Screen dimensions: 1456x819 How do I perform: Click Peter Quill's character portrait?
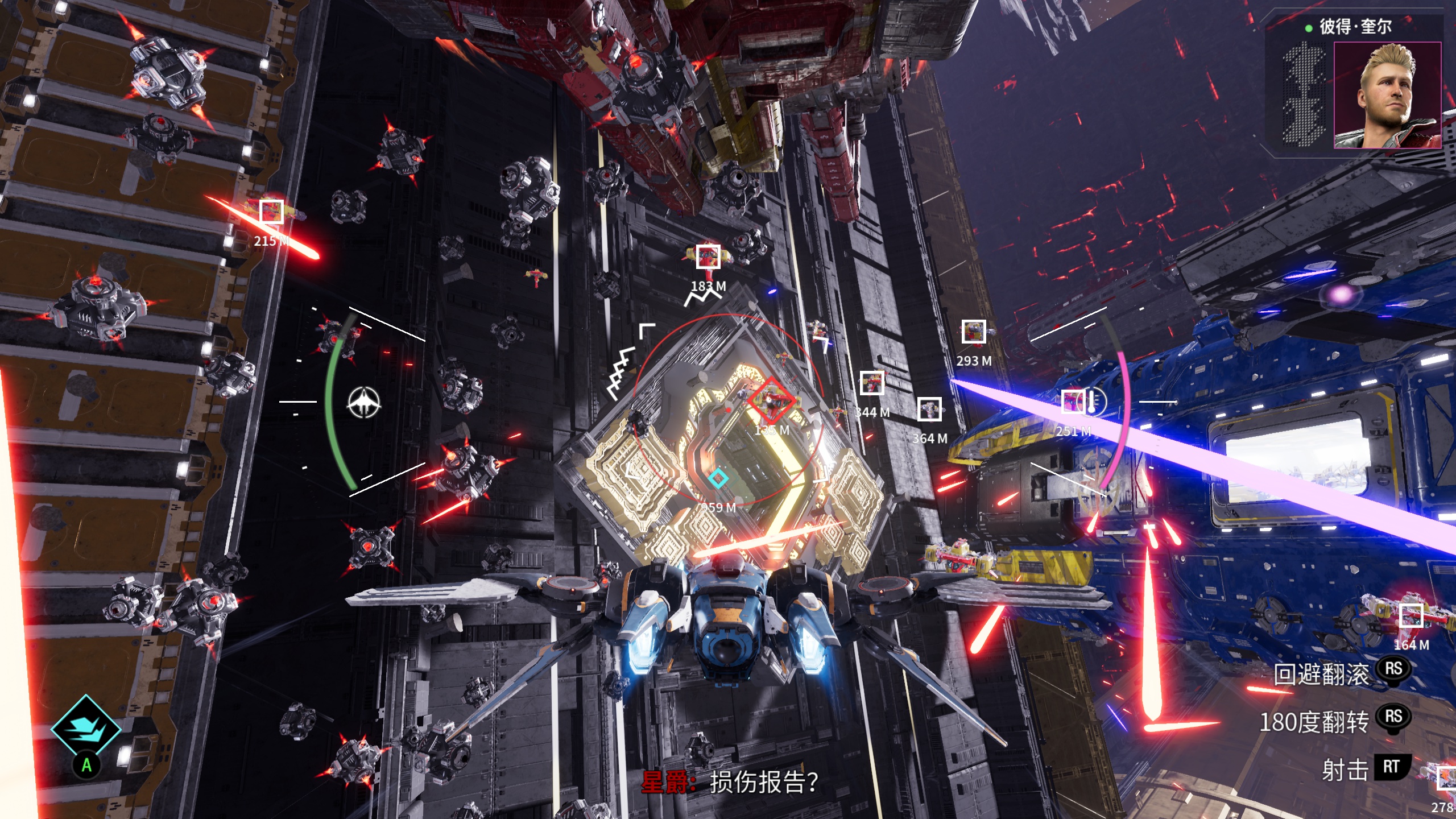1387,95
